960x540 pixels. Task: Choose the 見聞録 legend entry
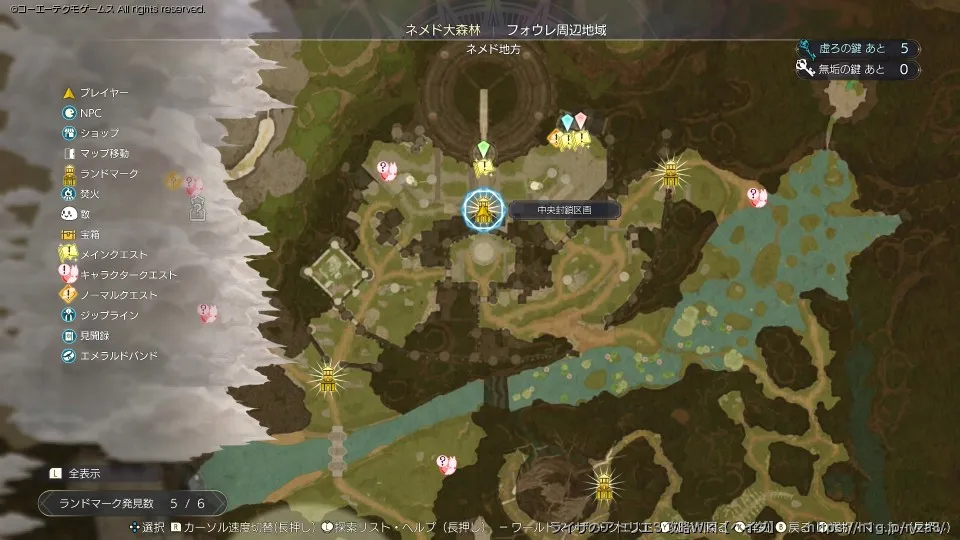point(93,336)
